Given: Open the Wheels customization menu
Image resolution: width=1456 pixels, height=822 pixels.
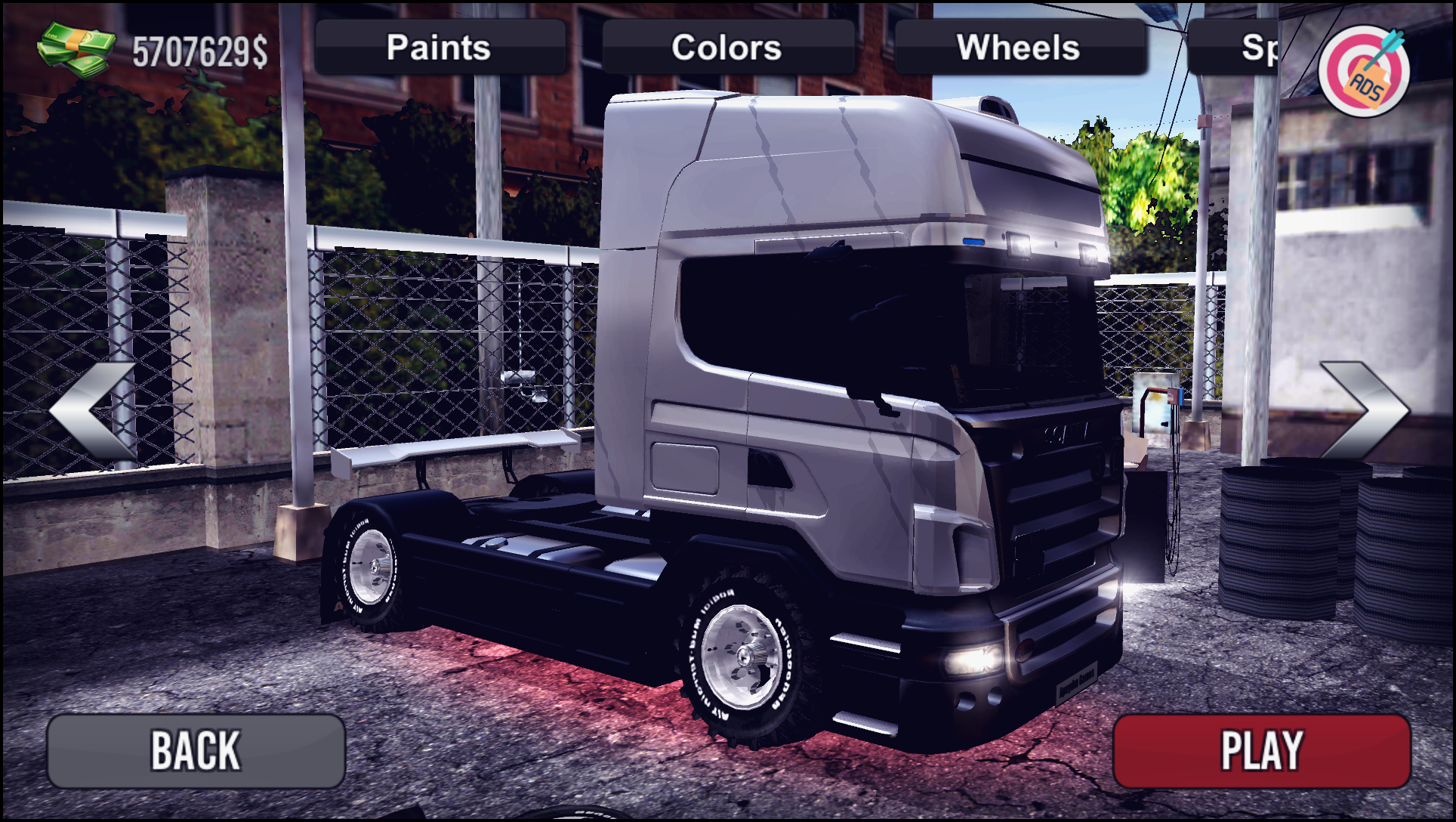Looking at the screenshot, I should pos(1020,48).
